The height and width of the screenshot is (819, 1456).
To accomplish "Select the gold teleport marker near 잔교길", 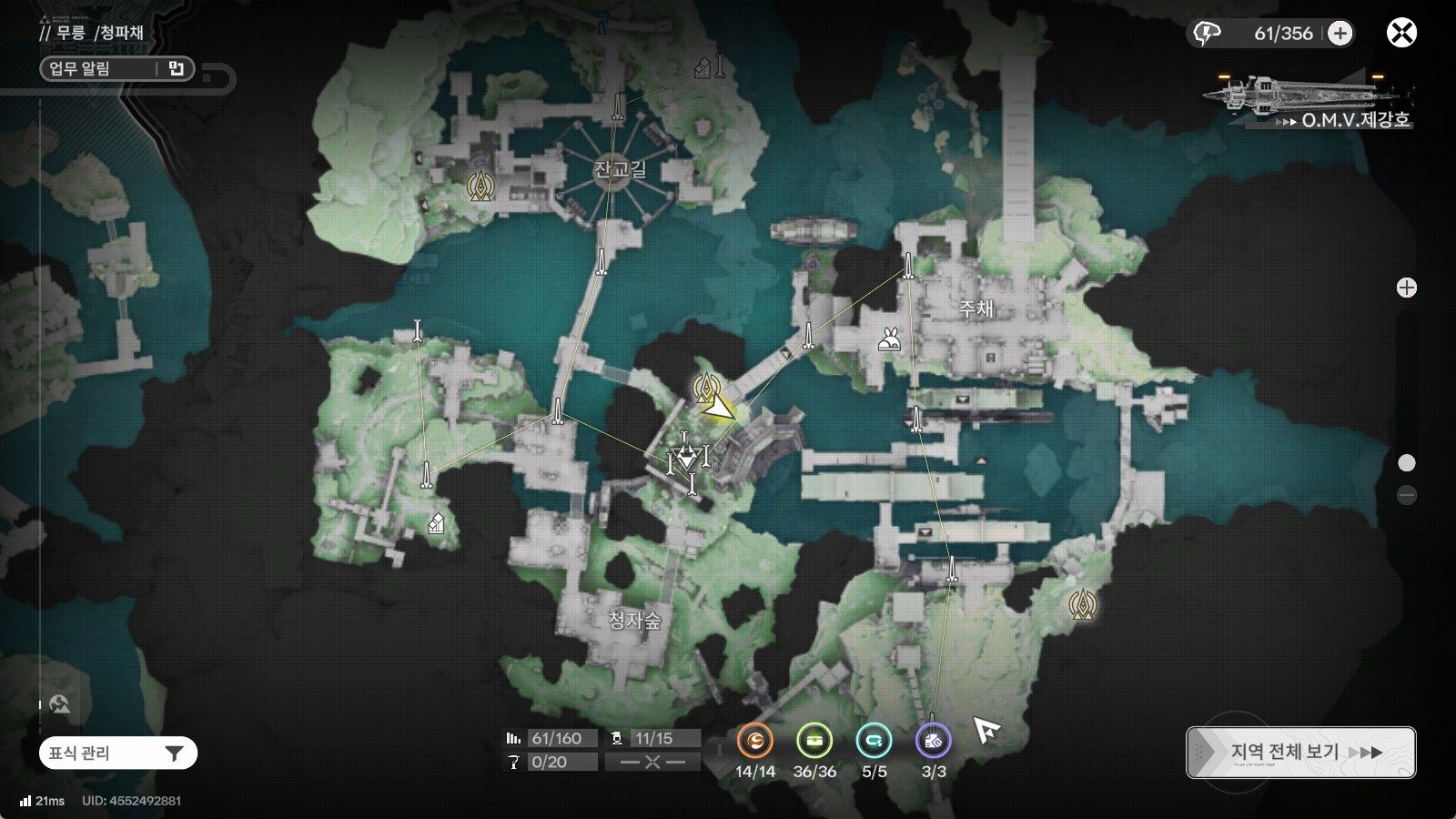I will point(480,186).
